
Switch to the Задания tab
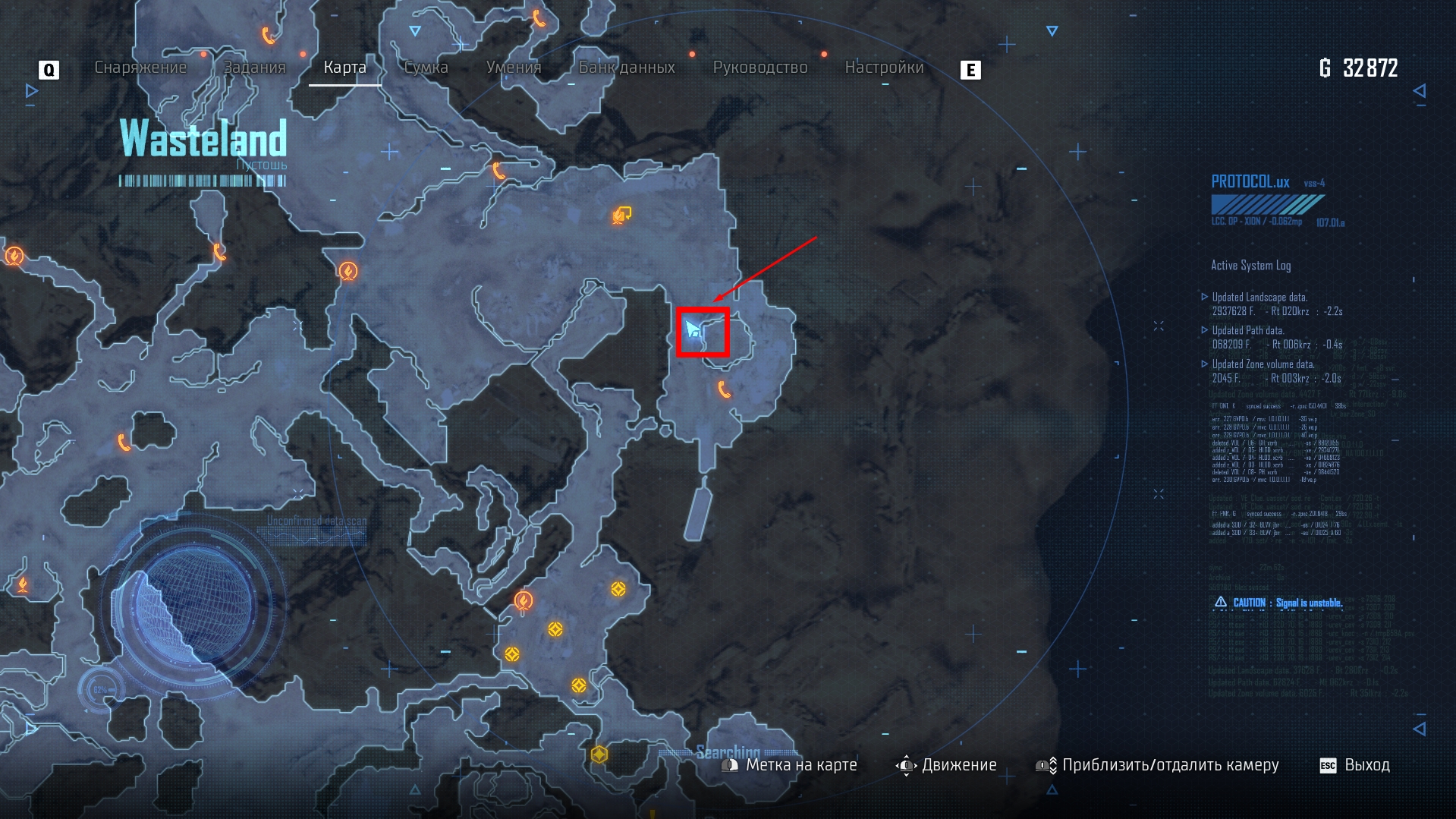(254, 68)
